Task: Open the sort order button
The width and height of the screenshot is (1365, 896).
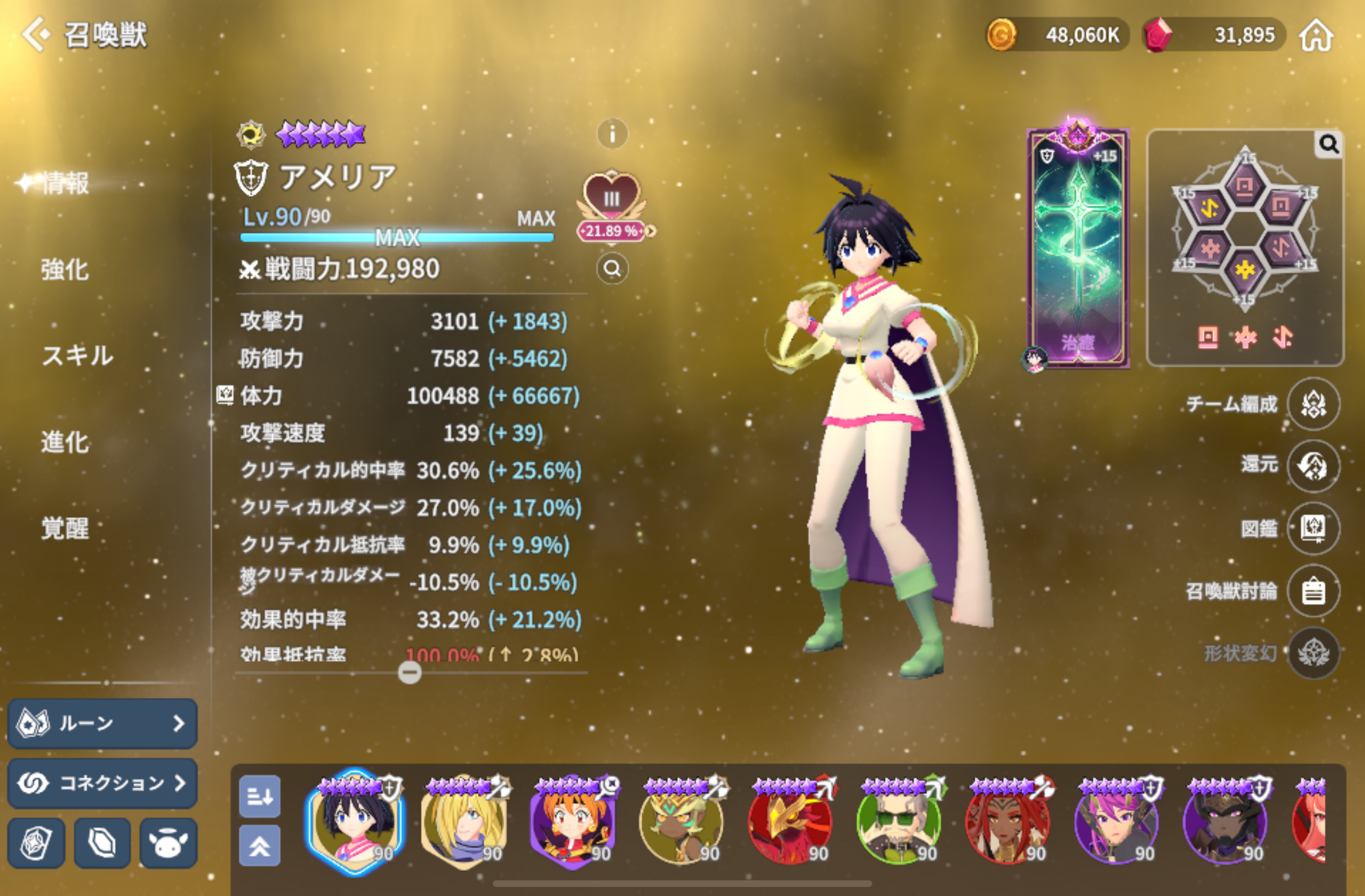Action: [x=260, y=796]
